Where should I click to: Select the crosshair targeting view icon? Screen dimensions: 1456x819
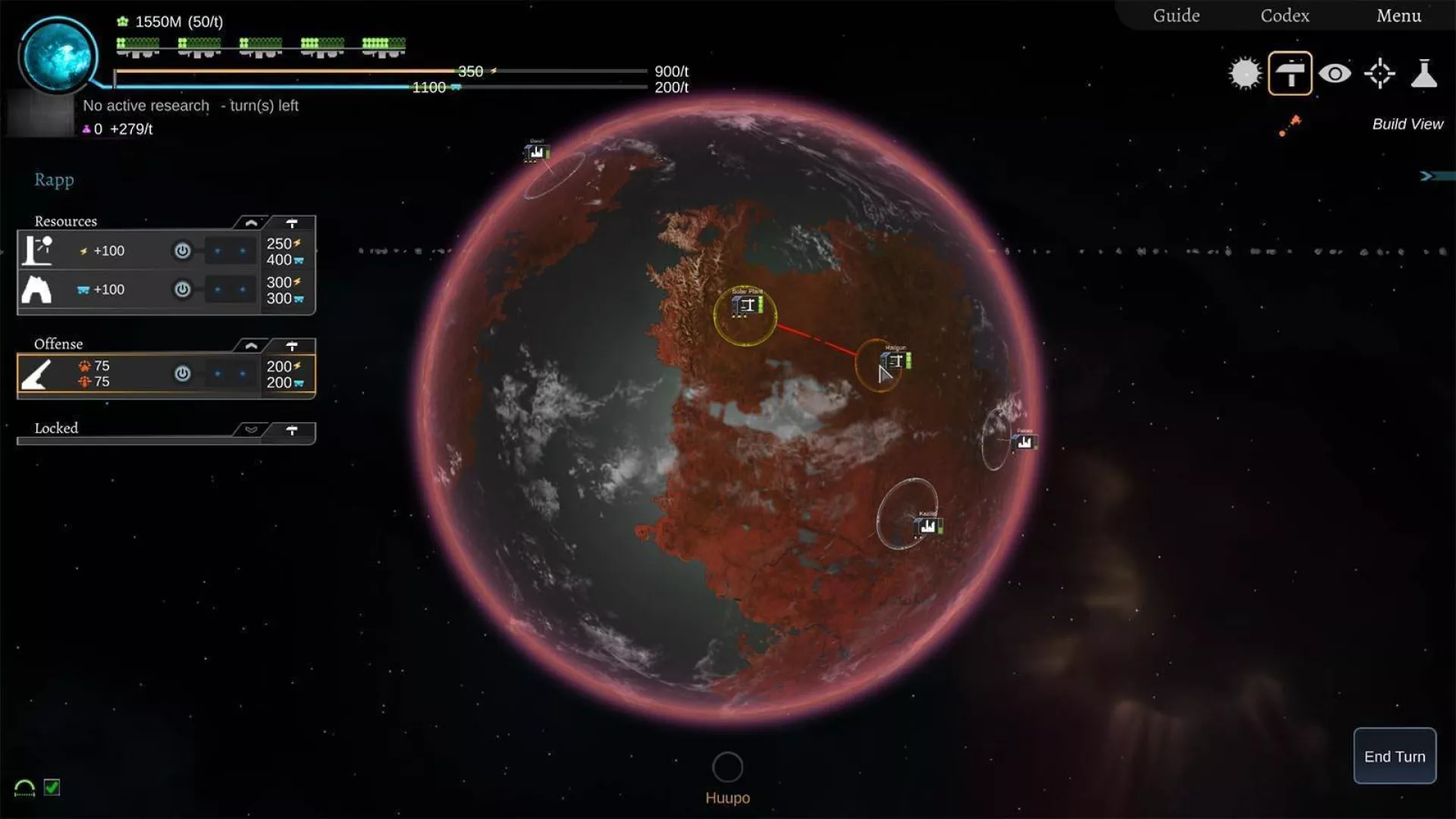pos(1379,74)
